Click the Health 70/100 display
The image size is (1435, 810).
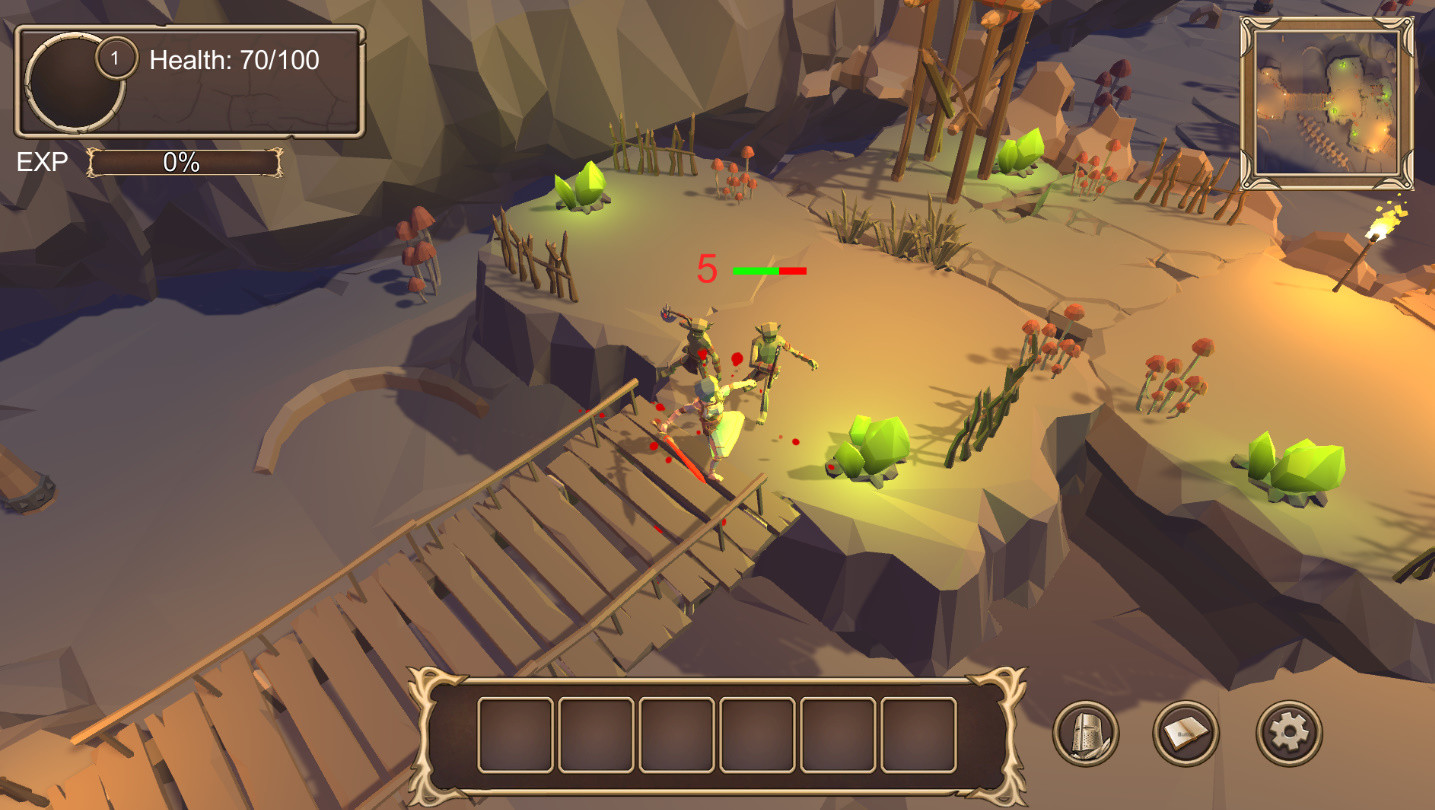click(x=232, y=60)
